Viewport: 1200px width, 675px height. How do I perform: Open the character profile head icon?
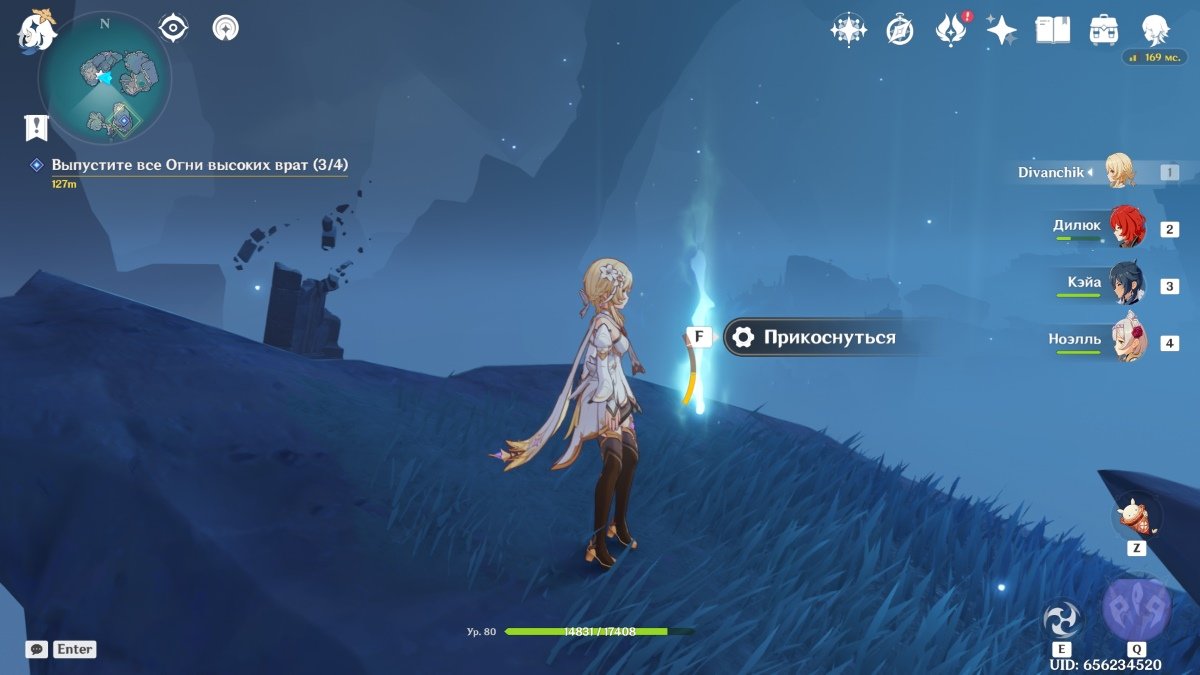(x=1155, y=30)
